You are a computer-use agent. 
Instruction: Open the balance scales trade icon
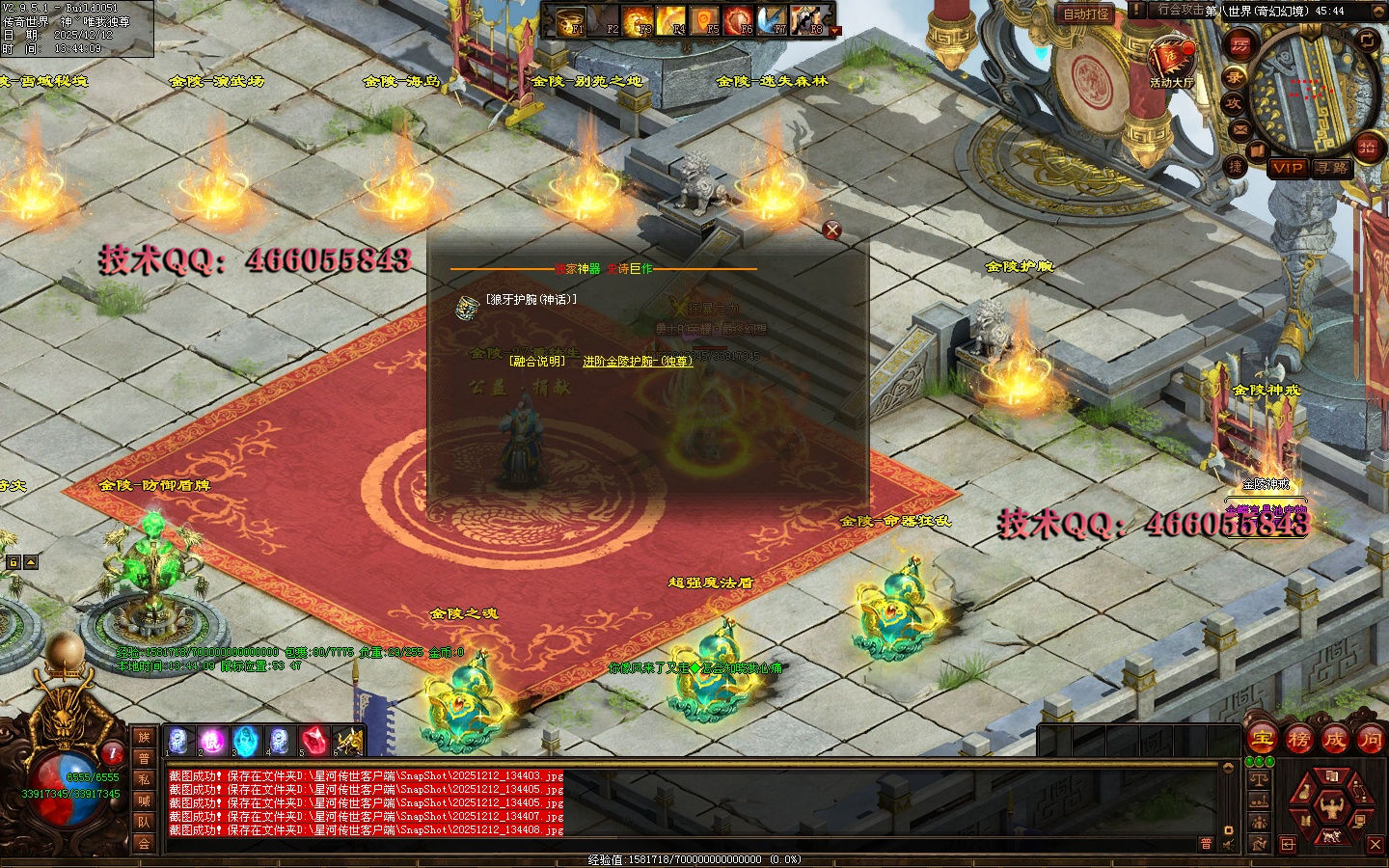point(1259,777)
